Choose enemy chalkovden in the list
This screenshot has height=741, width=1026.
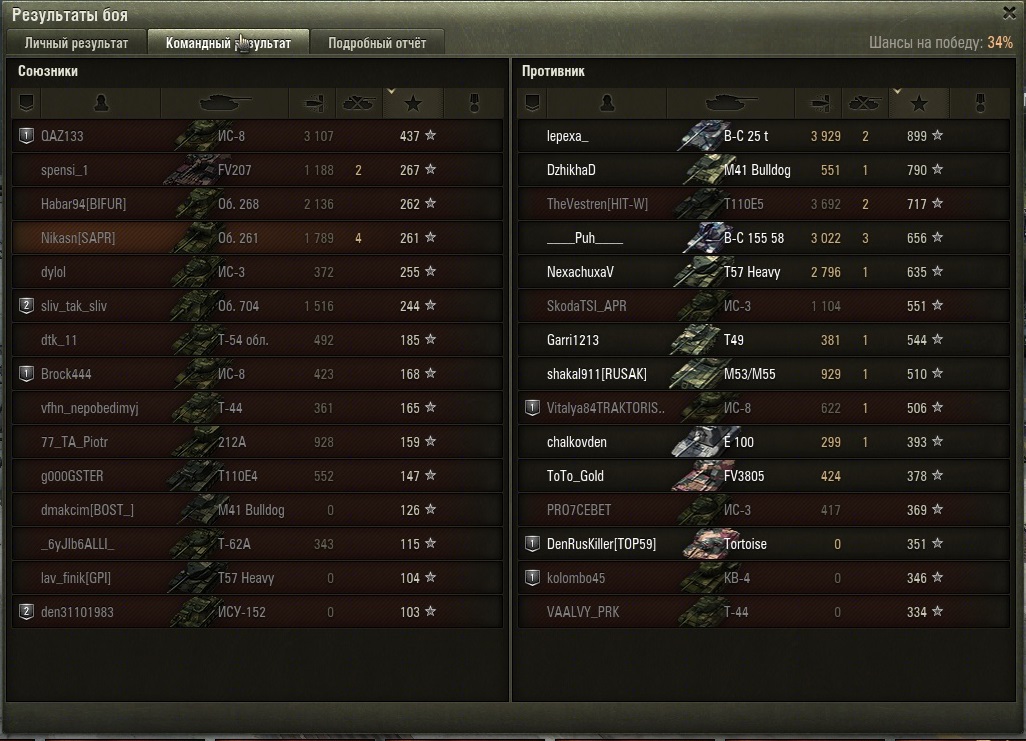pos(577,442)
